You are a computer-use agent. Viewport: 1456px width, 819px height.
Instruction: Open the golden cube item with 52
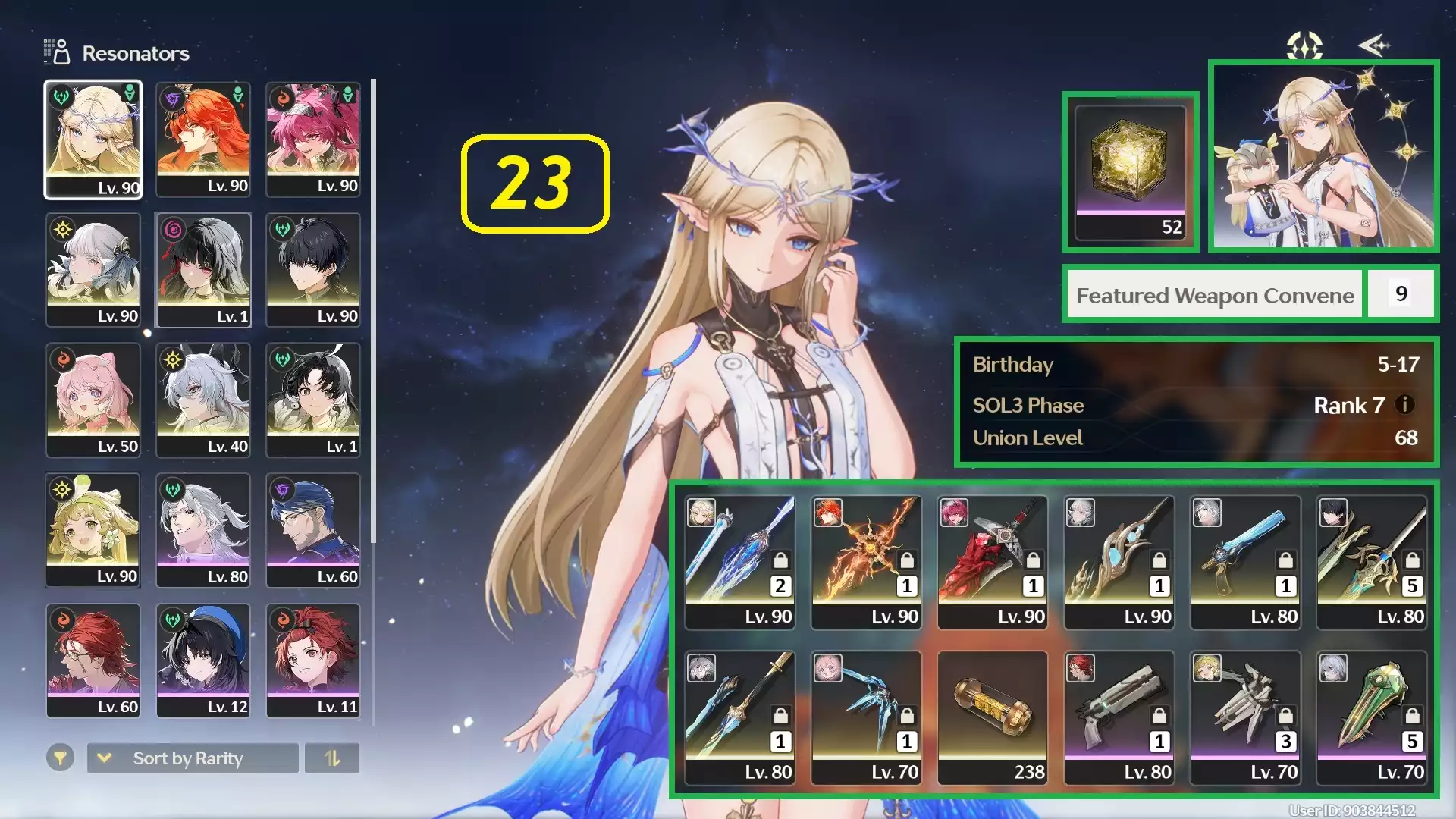[x=1130, y=171]
